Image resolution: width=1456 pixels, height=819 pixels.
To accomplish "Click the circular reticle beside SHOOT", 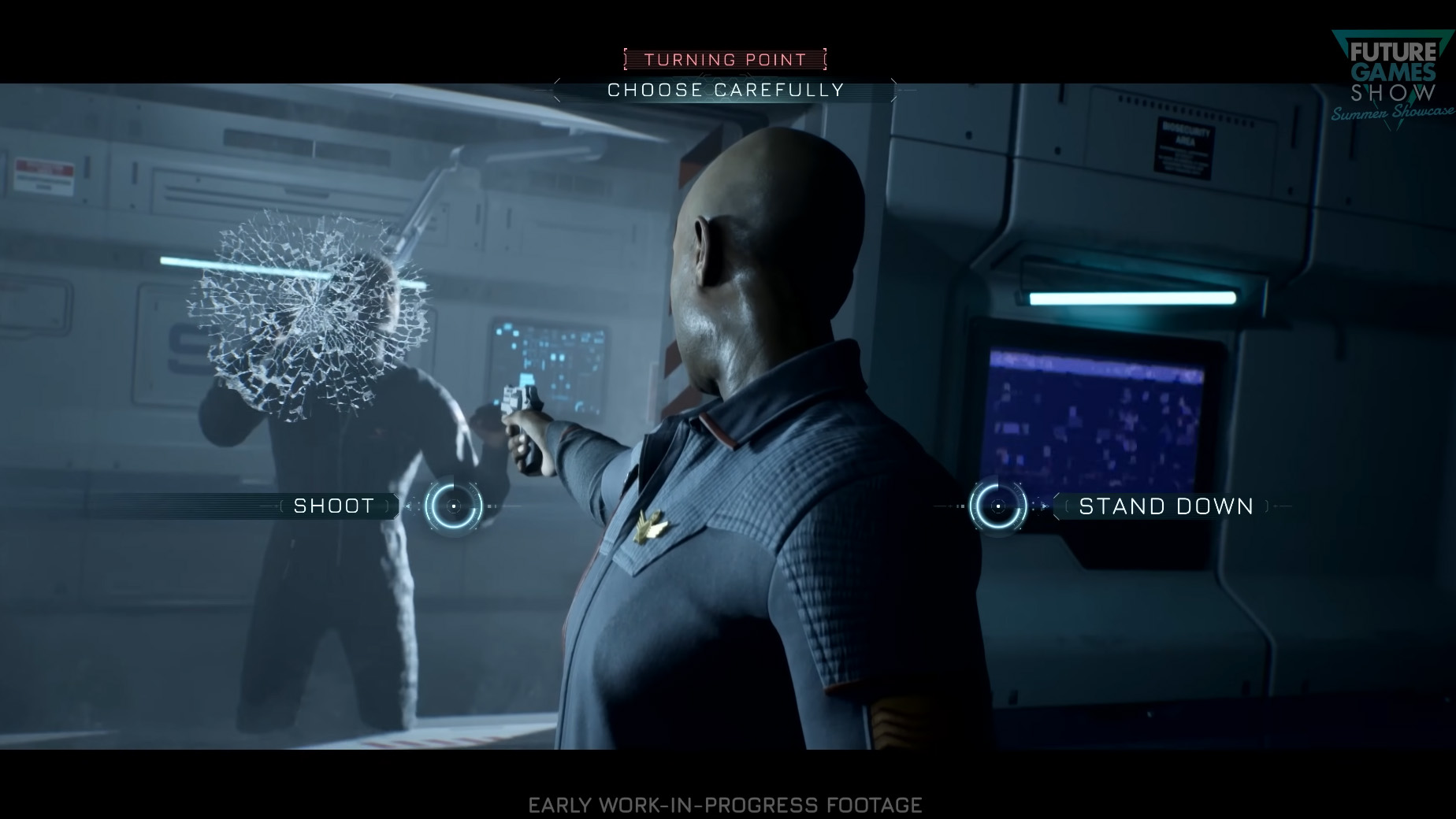I will pyautogui.click(x=454, y=506).
